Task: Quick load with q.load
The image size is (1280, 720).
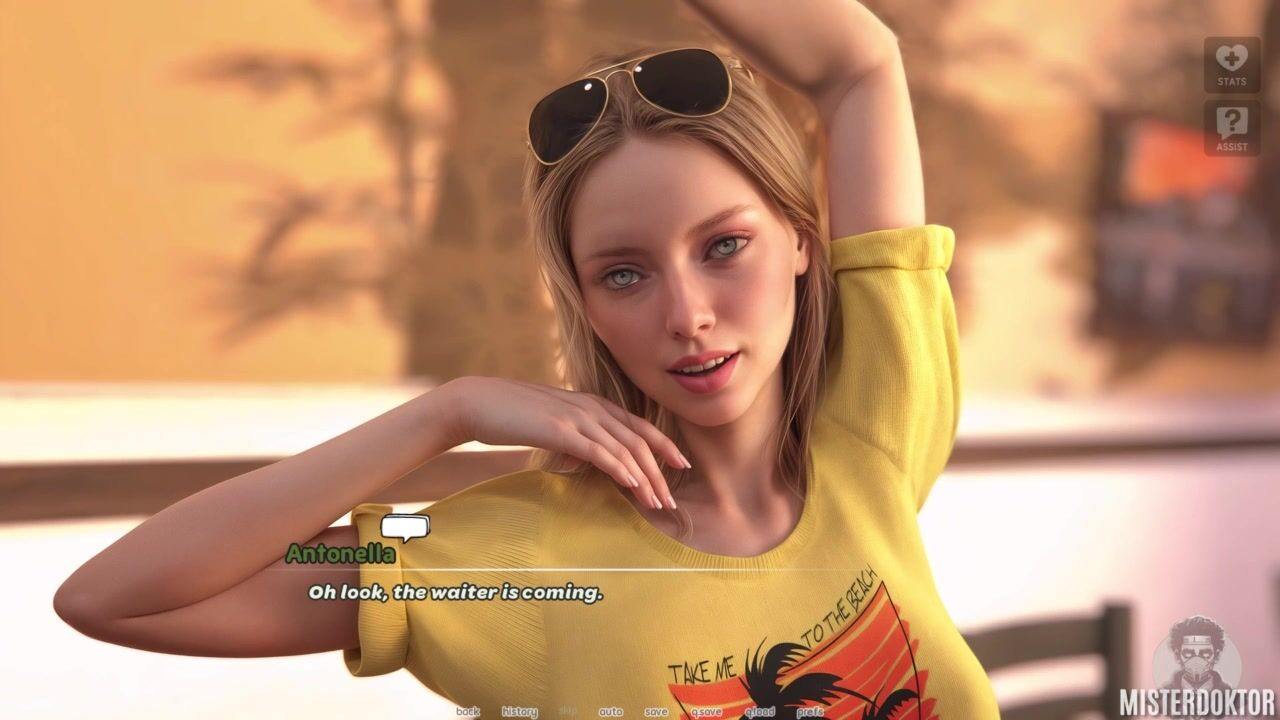Action: [x=759, y=712]
